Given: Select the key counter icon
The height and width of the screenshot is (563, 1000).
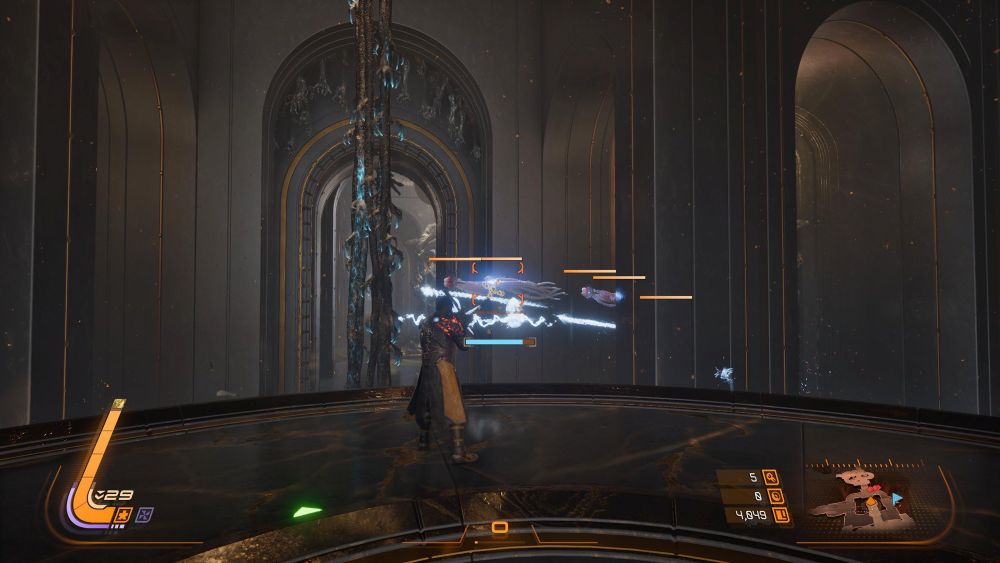Looking at the screenshot, I should pyautogui.click(x=770, y=477).
